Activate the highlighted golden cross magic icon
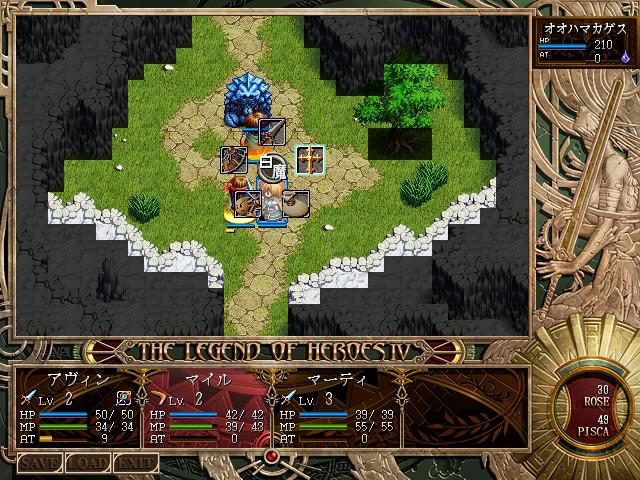 click(310, 159)
